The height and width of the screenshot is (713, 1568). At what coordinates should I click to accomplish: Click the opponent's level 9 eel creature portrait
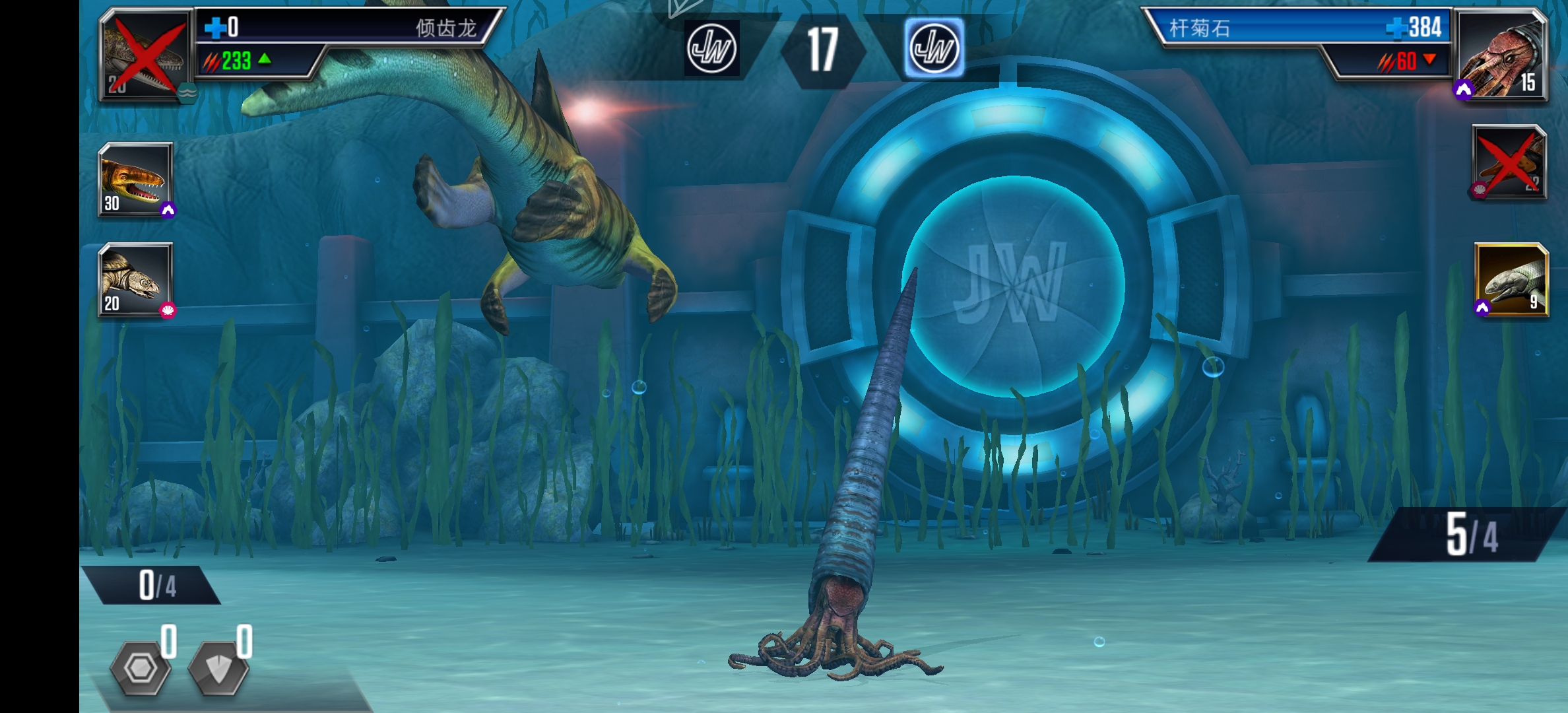(x=1511, y=280)
